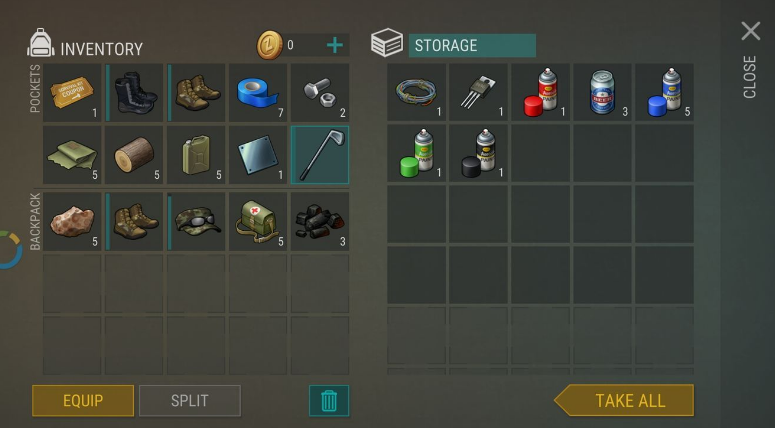The width and height of the screenshot is (775, 428).
Task: Choose the green spray paint can
Action: coord(417,154)
